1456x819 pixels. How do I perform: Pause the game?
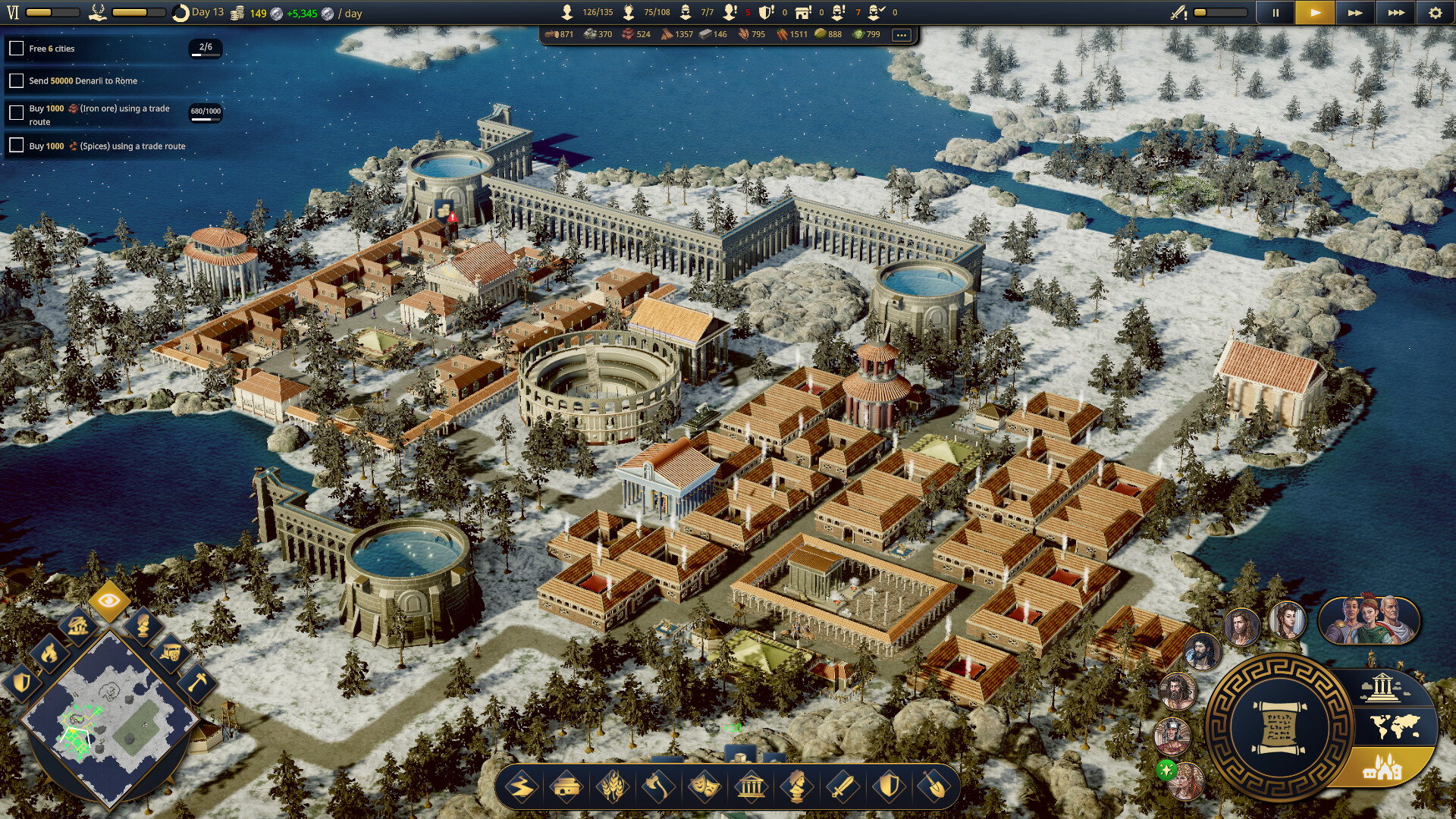tap(1276, 13)
